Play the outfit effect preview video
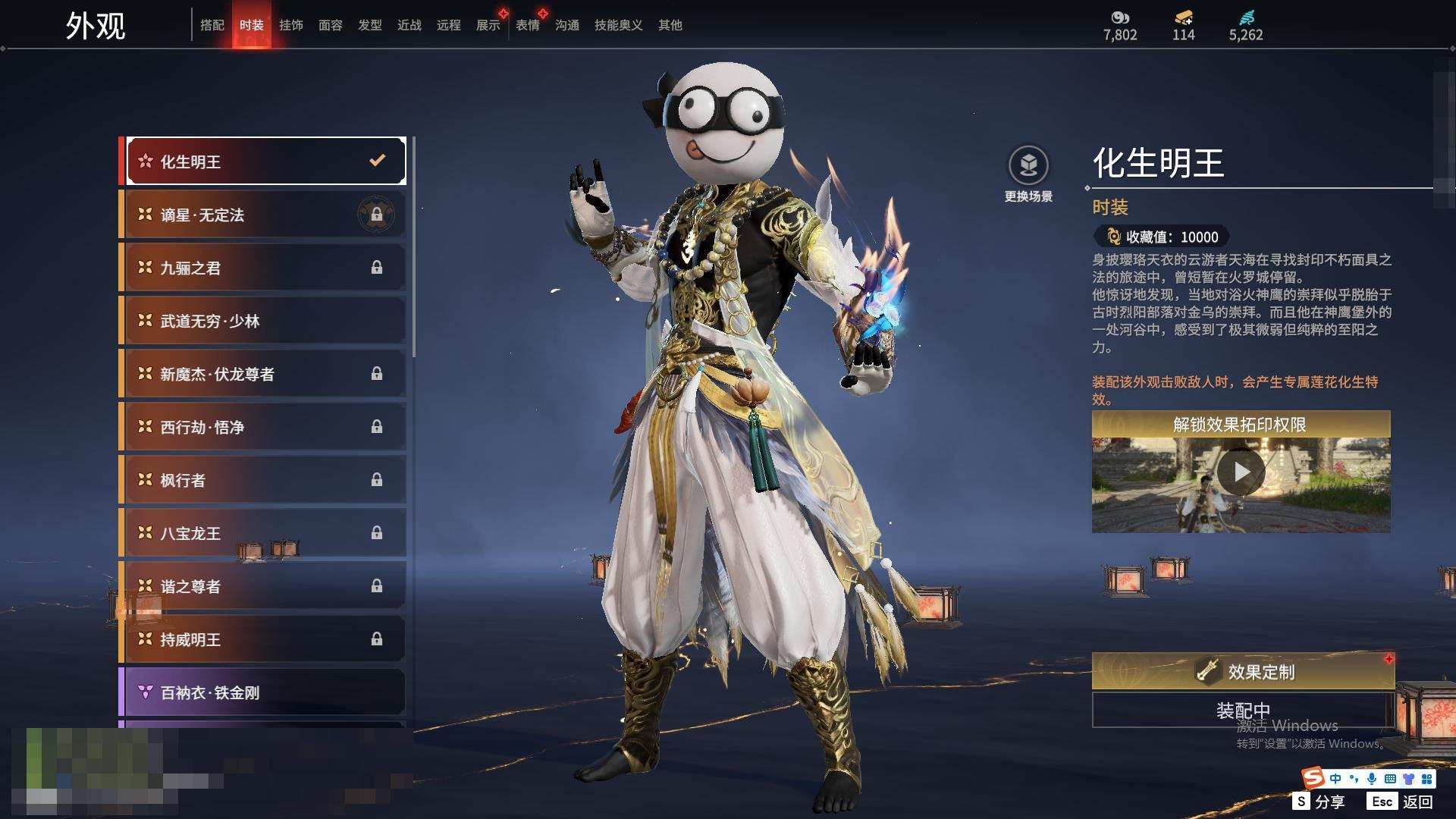Viewport: 1456px width, 819px height. [x=1241, y=472]
